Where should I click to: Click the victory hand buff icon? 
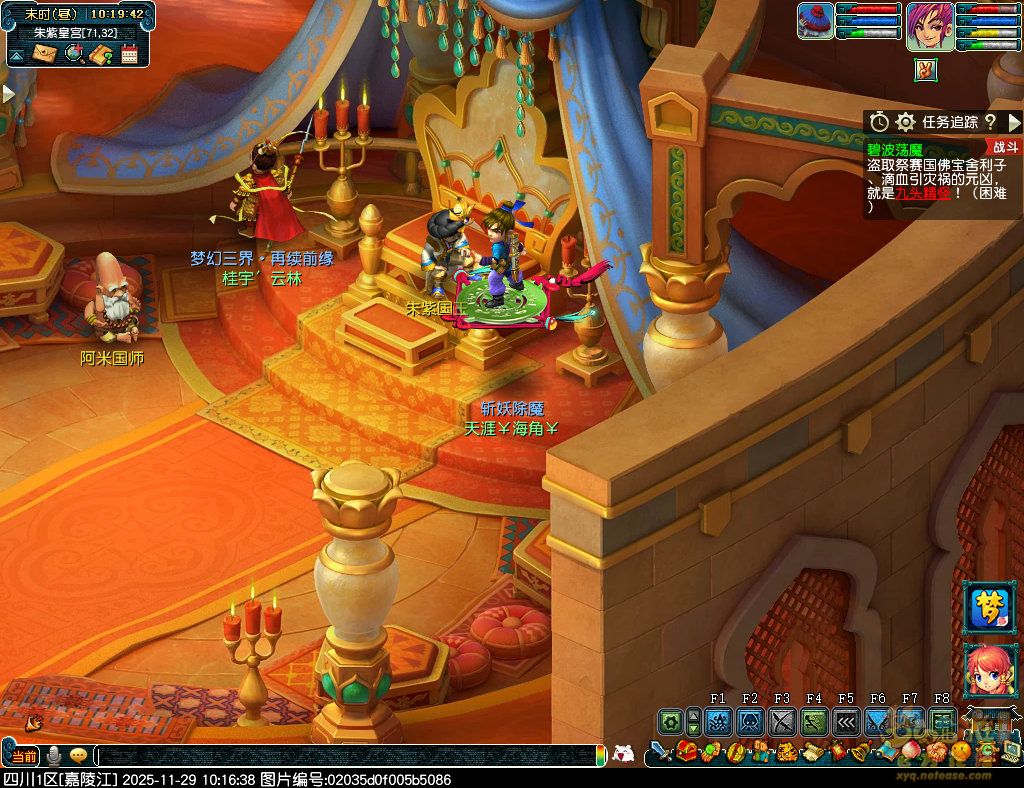926,69
